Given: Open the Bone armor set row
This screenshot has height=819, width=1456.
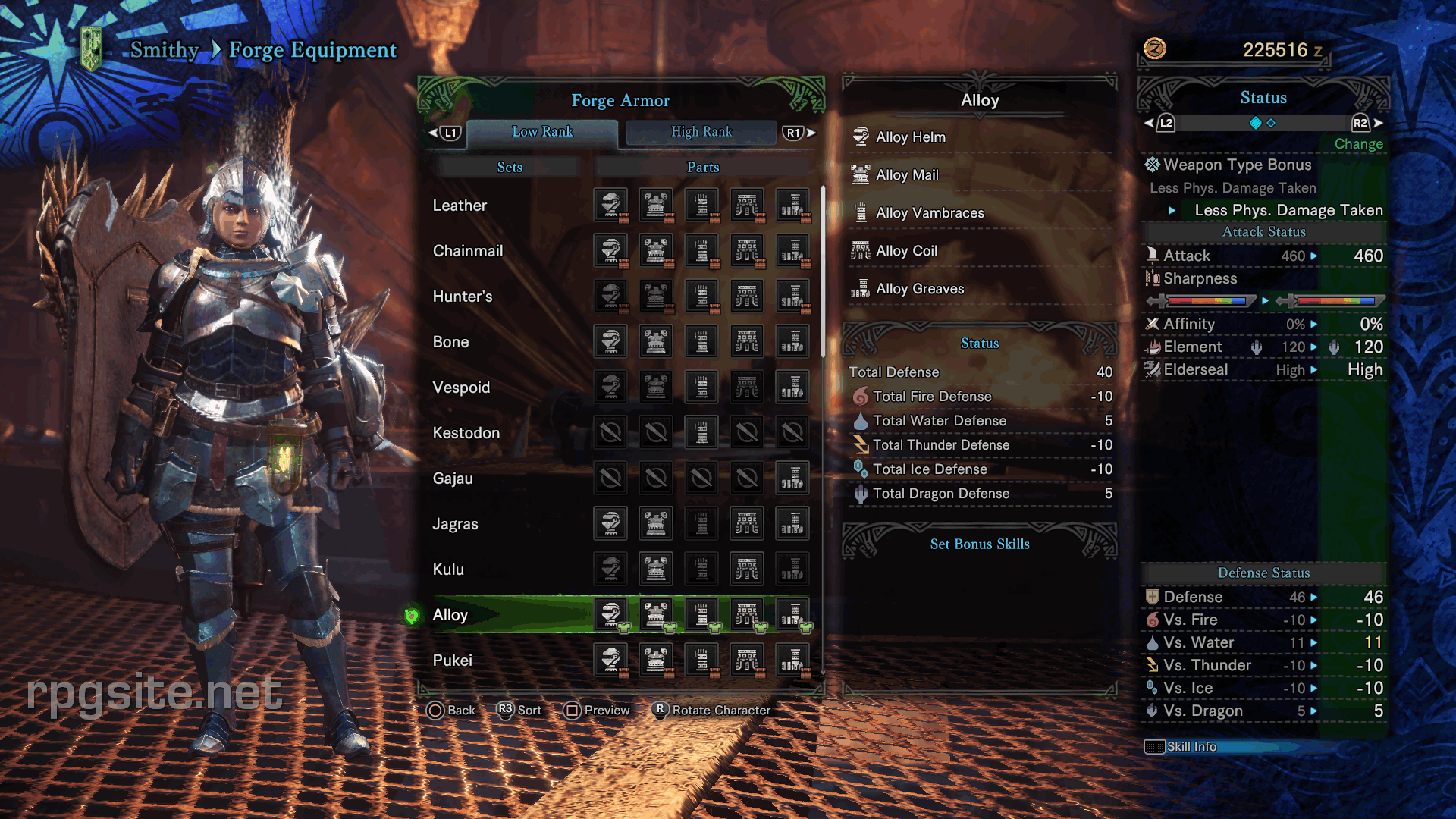Looking at the screenshot, I should (x=450, y=342).
